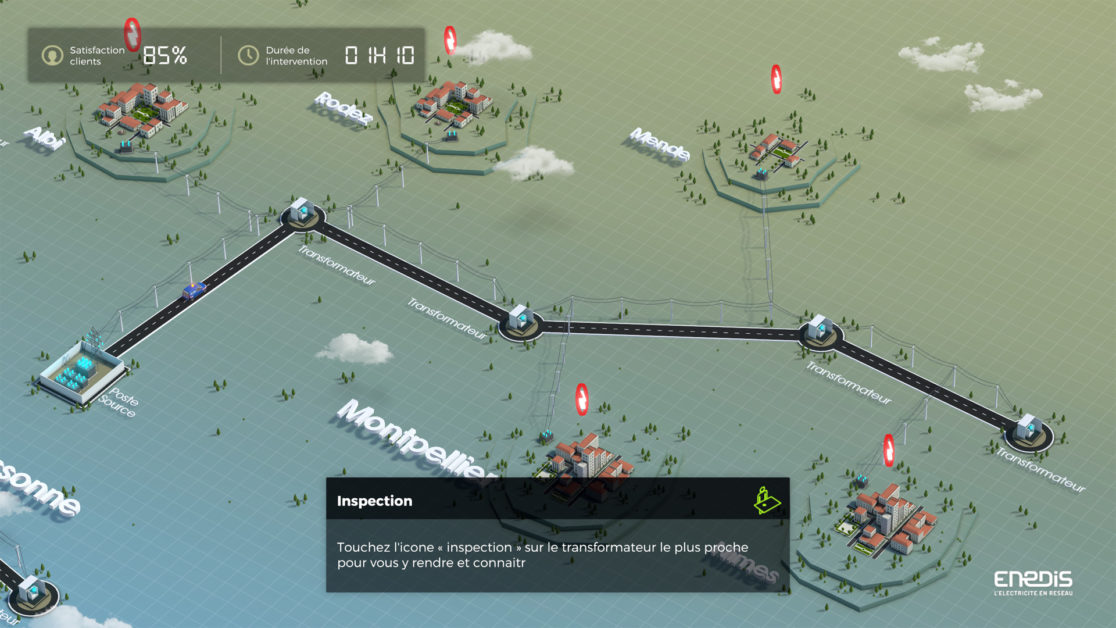
Task: Select the red outage marker above Albi
Action: click(x=132, y=33)
